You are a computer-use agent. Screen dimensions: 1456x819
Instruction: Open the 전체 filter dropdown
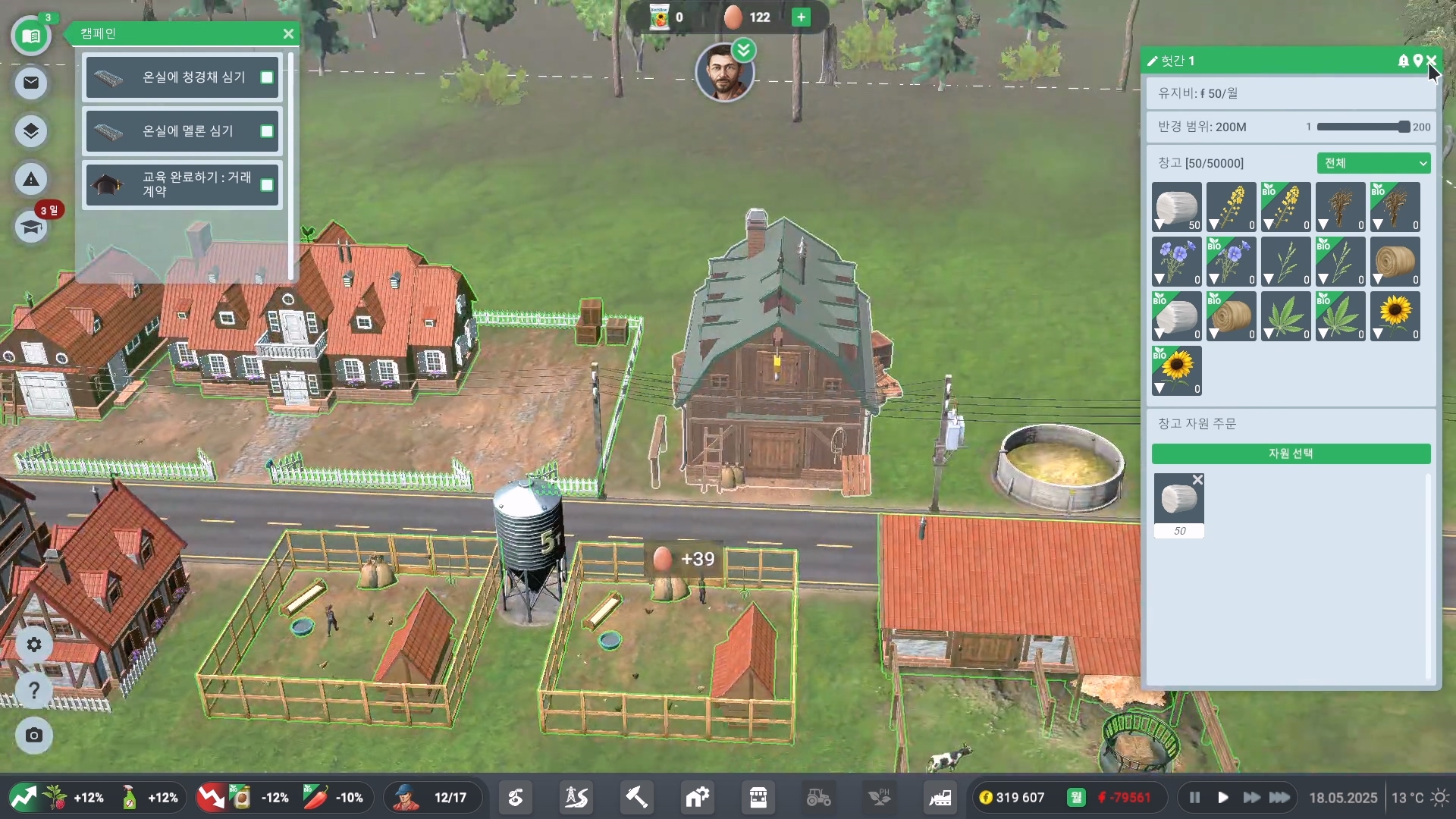pyautogui.click(x=1373, y=163)
